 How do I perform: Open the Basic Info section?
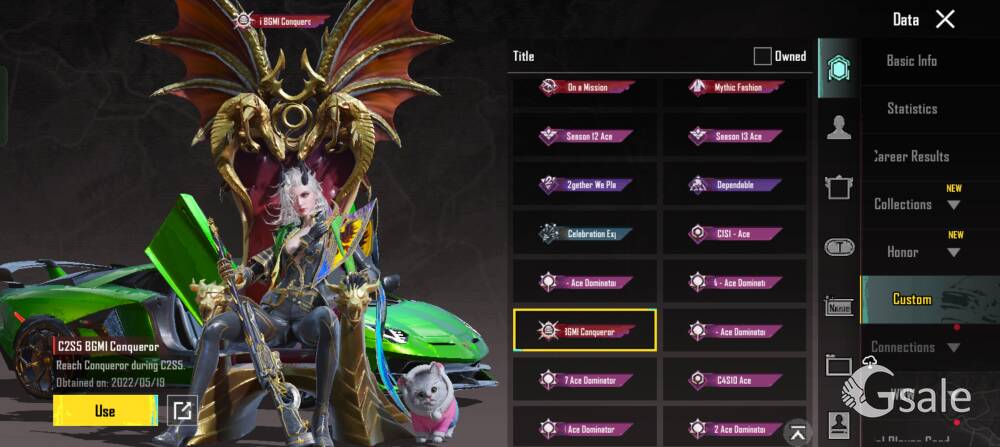click(x=911, y=61)
